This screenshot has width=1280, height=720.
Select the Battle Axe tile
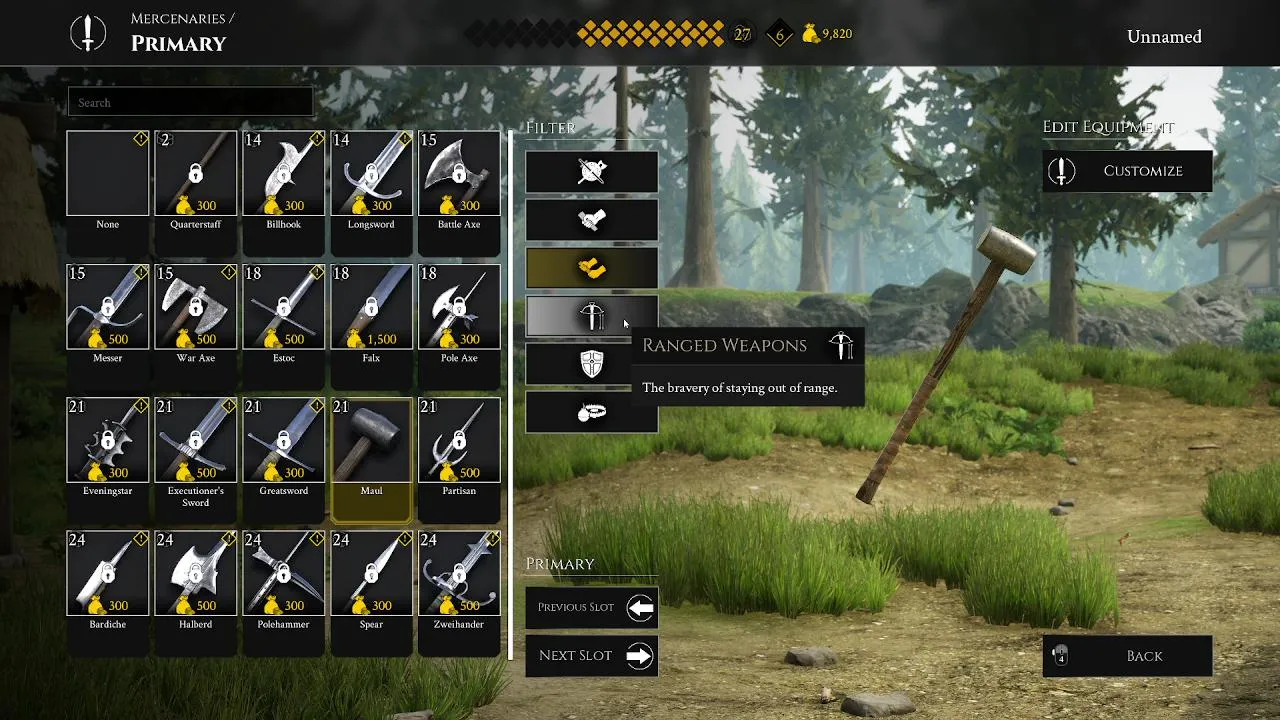pos(459,174)
